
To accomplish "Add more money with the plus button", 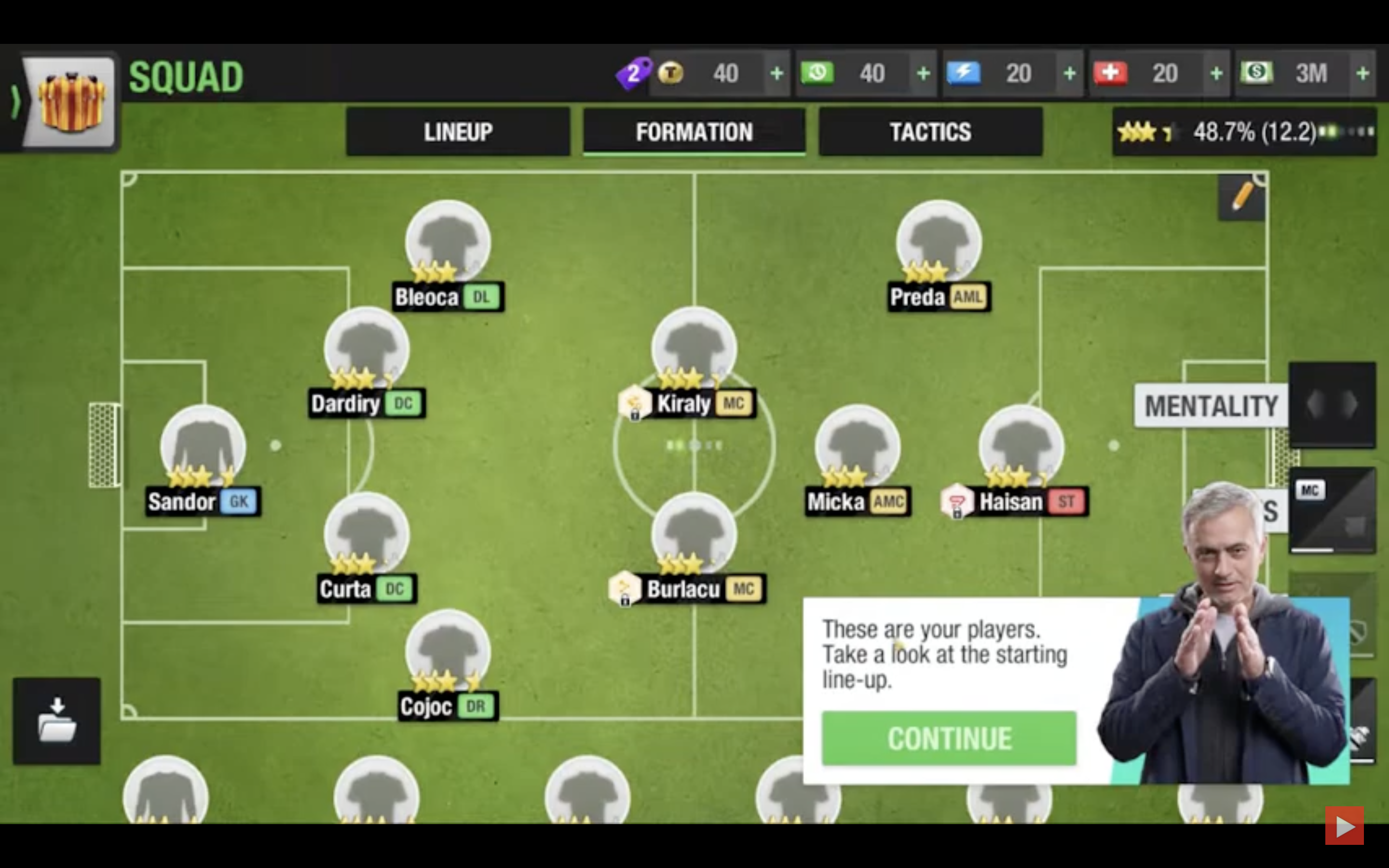I will pos(1365,73).
